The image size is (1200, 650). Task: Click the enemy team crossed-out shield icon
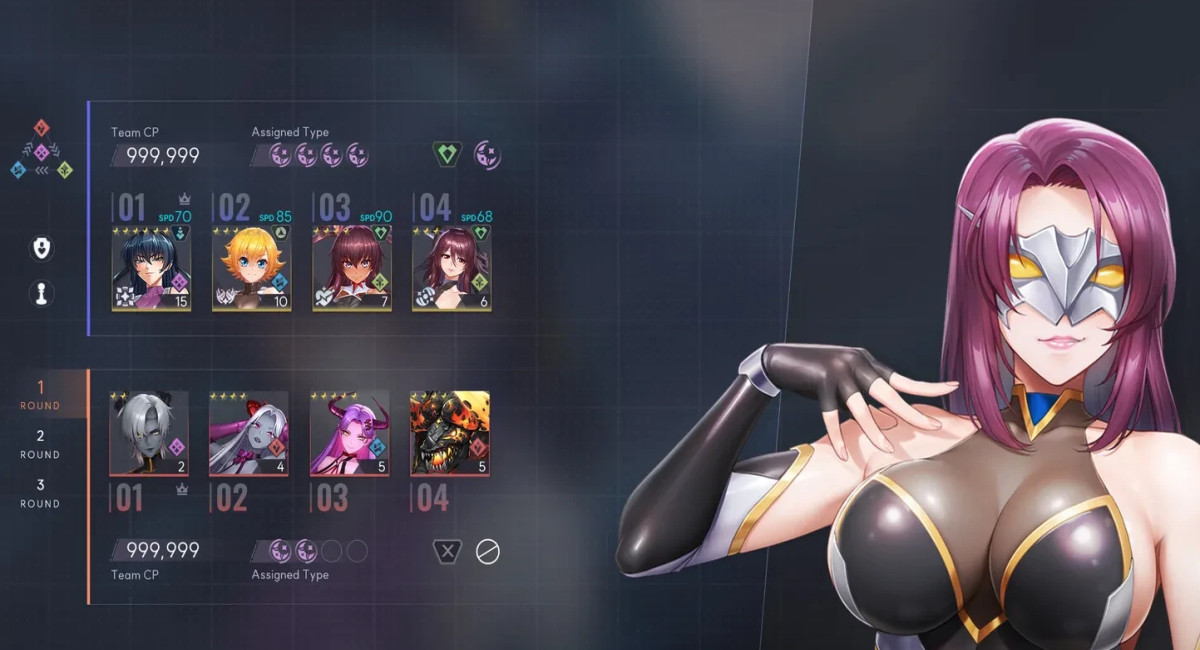[447, 551]
